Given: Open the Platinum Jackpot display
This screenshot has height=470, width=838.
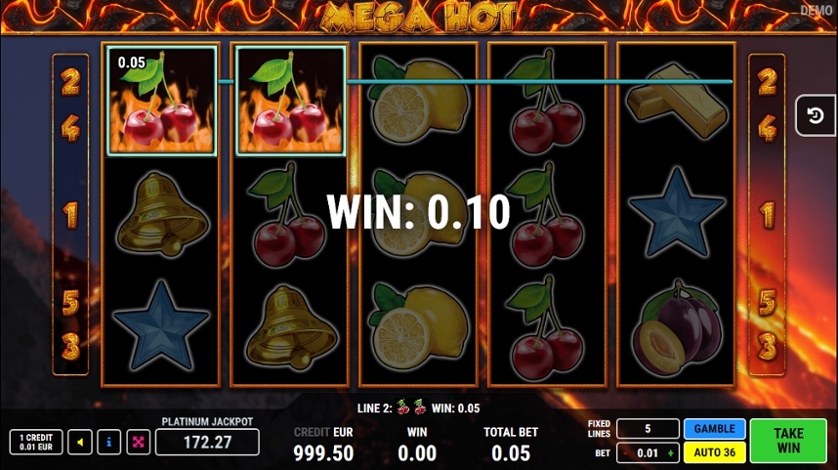Looking at the screenshot, I should (207, 442).
